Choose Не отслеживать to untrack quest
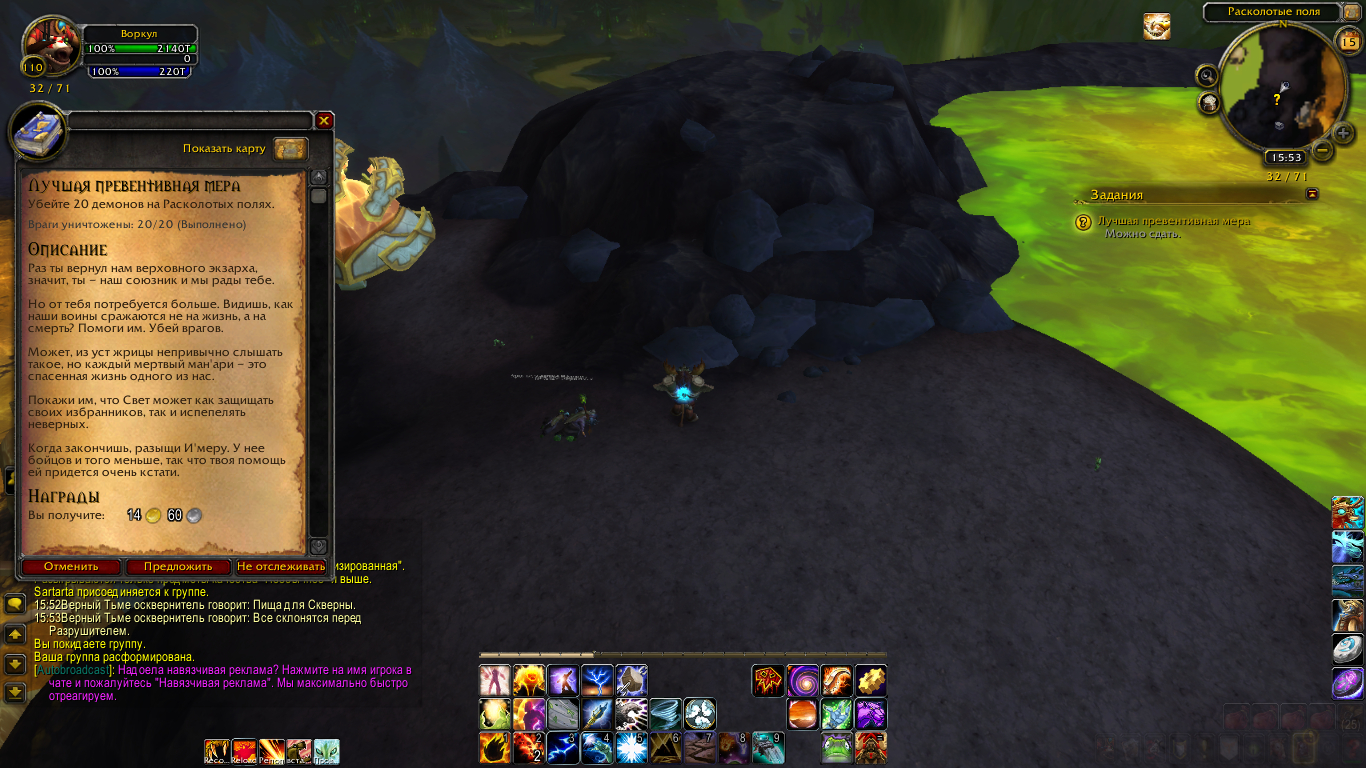 click(281, 566)
